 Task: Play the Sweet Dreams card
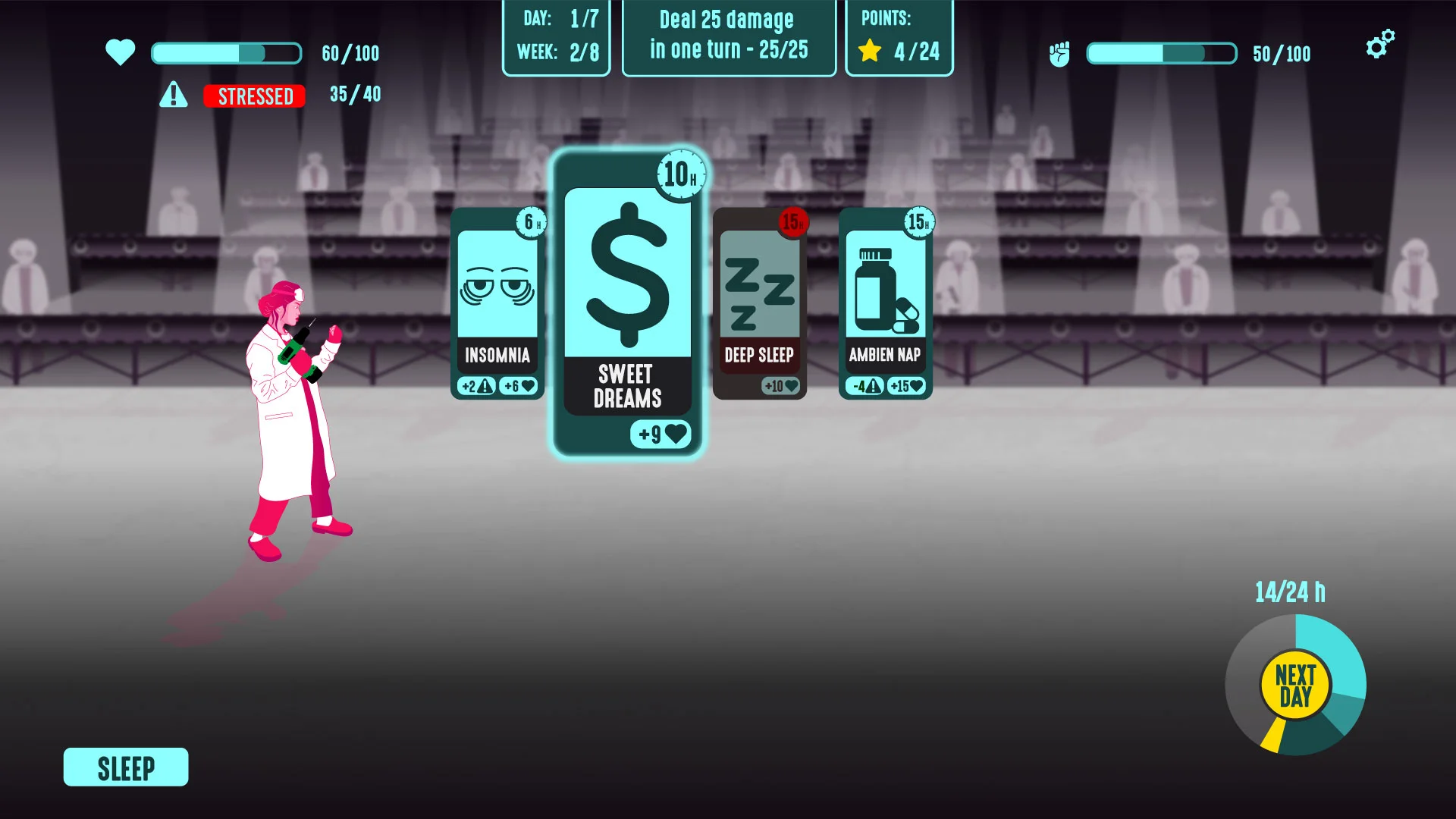(x=628, y=303)
